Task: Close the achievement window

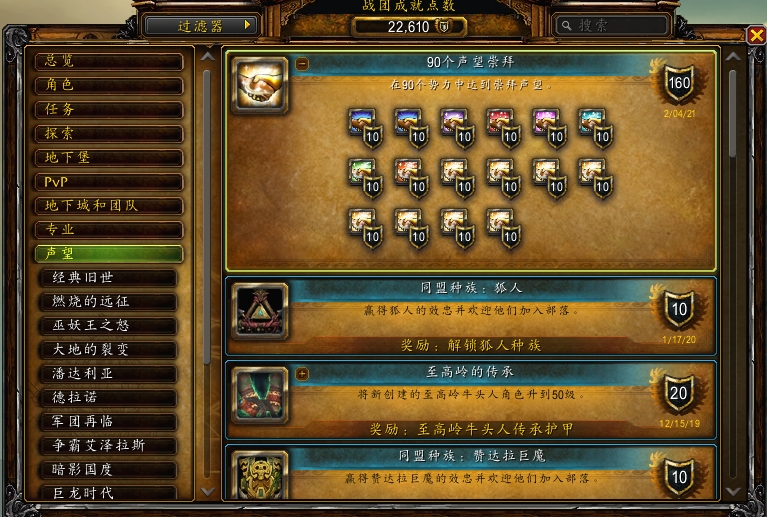Action: pos(756,36)
